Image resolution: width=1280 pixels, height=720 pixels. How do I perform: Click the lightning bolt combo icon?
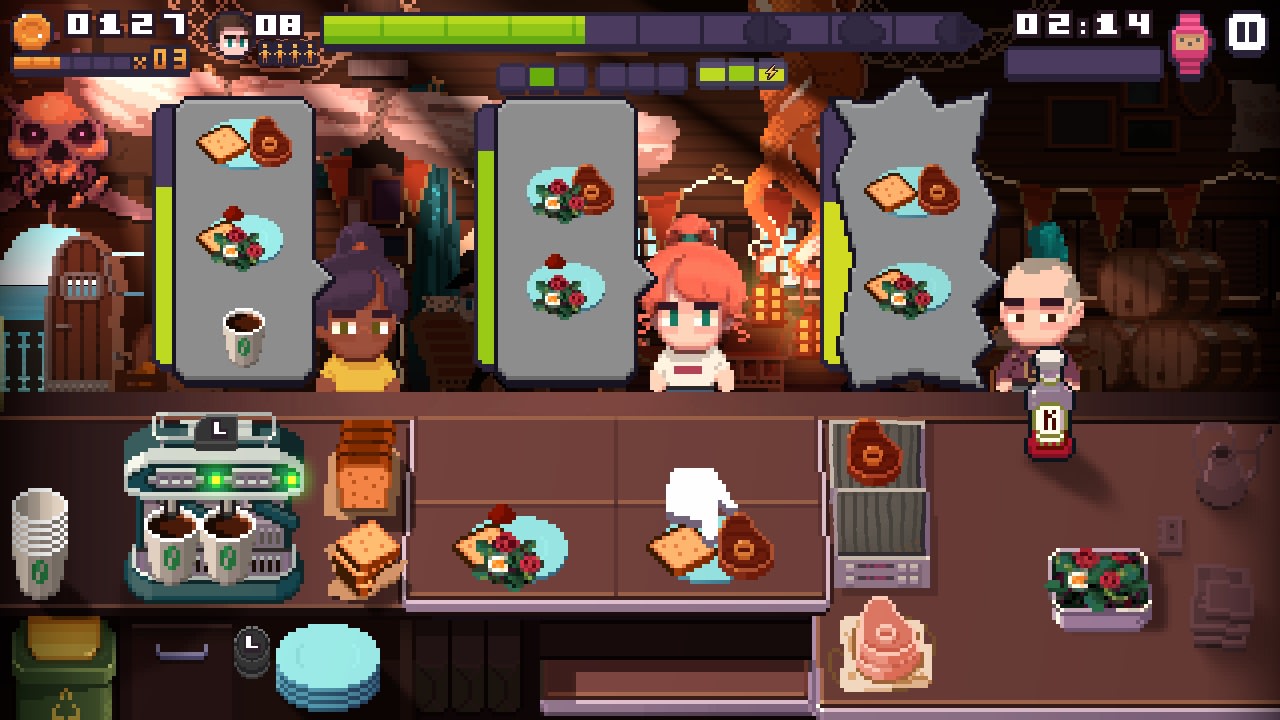click(769, 71)
